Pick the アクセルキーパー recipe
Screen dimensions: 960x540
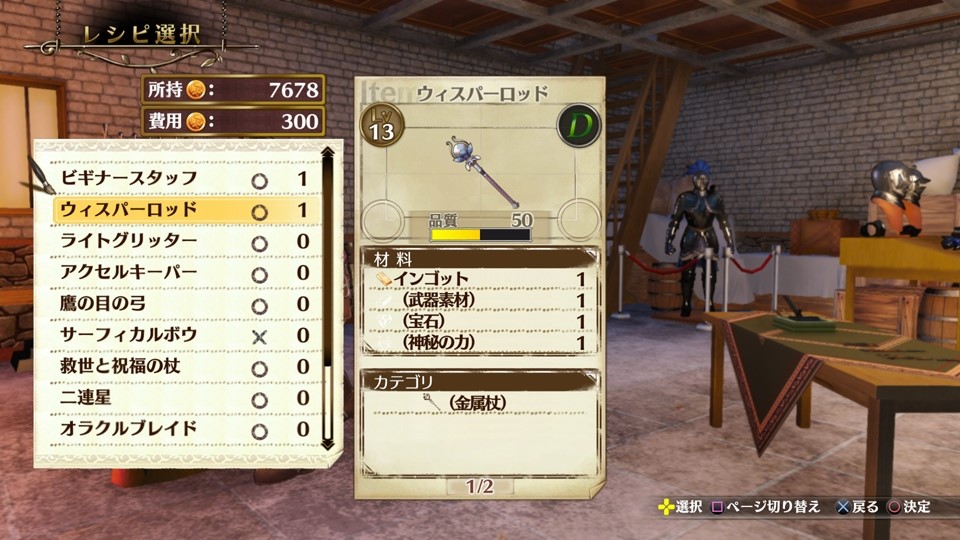[185, 273]
